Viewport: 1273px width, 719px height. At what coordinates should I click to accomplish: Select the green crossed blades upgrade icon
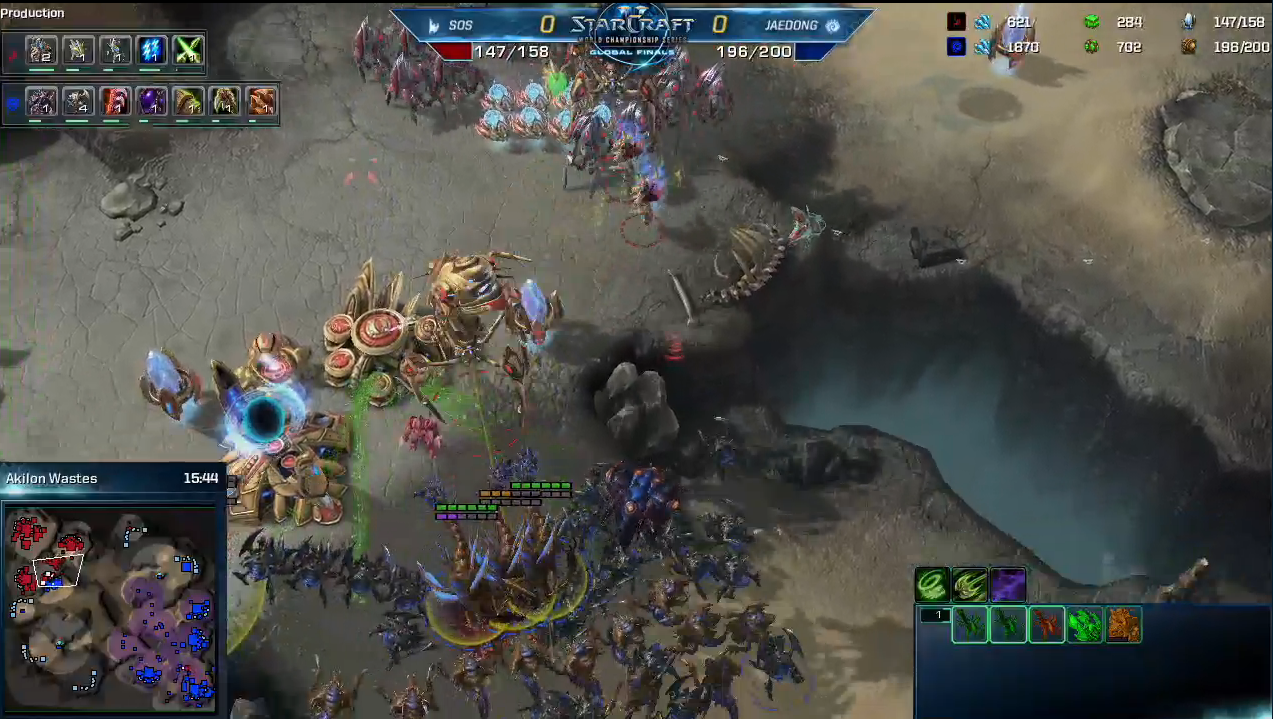coord(188,50)
